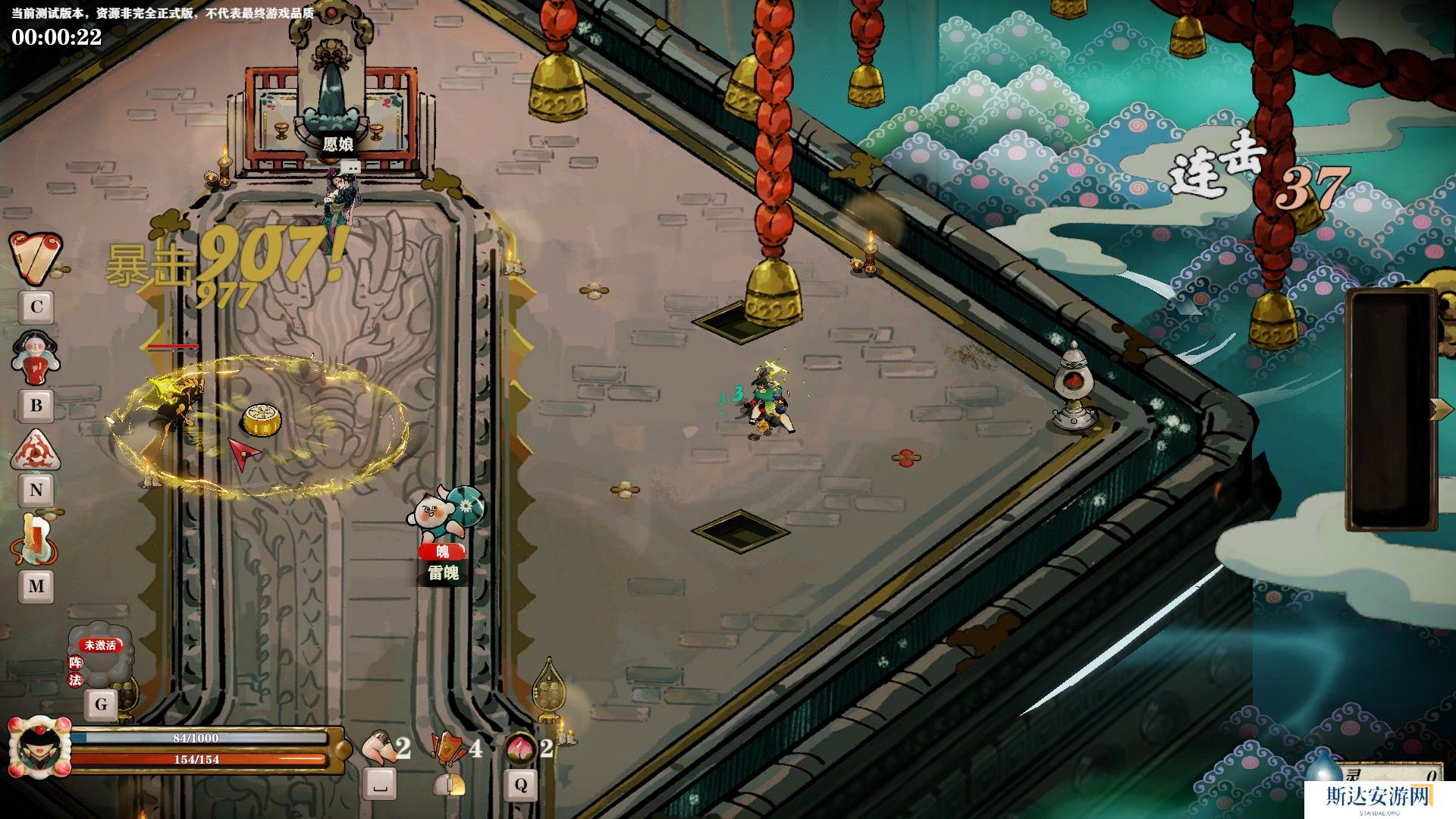
Task: Click the 斯达安游网 site watermark
Action: point(1378,798)
